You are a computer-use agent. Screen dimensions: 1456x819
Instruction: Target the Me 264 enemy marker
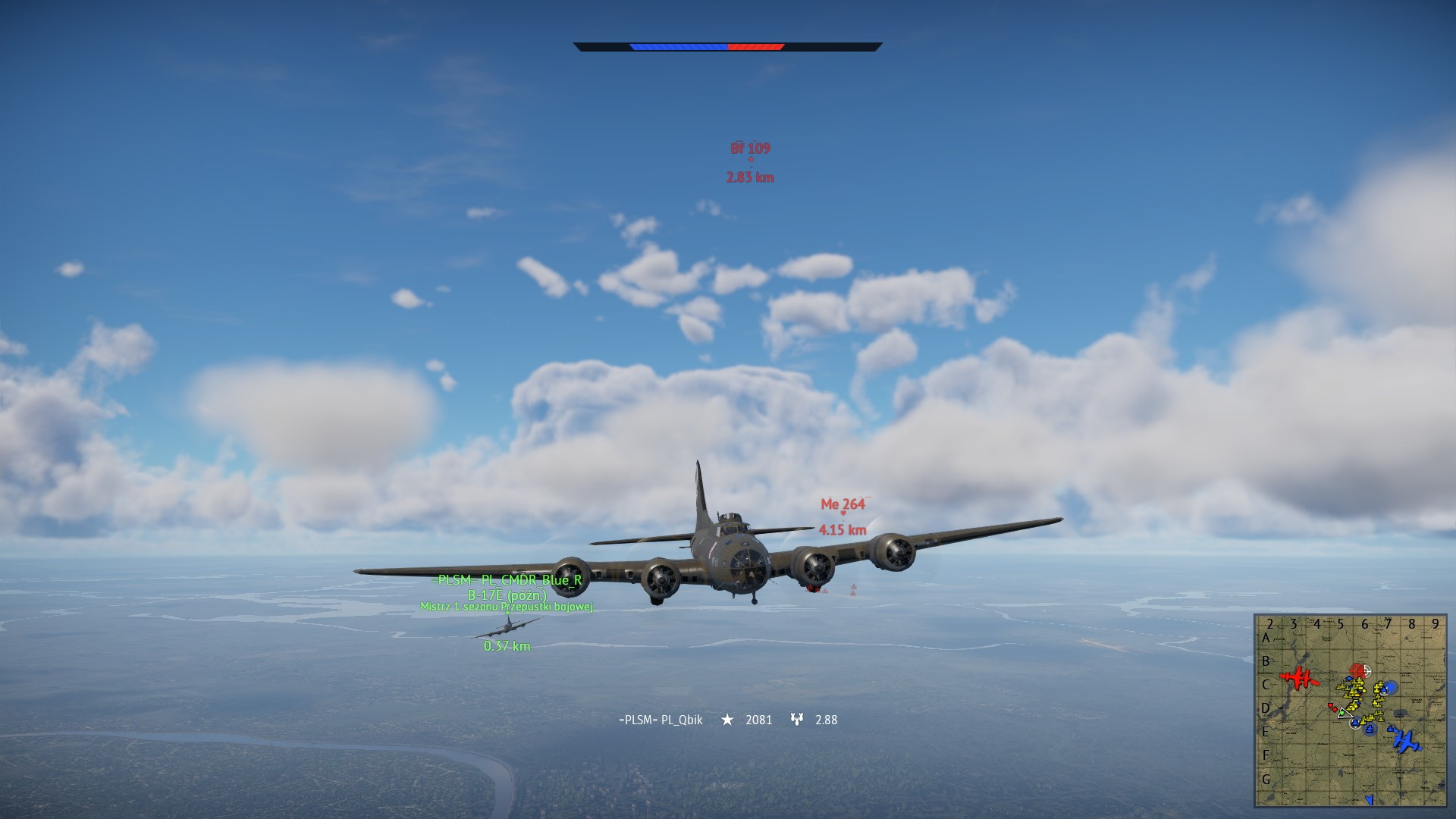843,513
